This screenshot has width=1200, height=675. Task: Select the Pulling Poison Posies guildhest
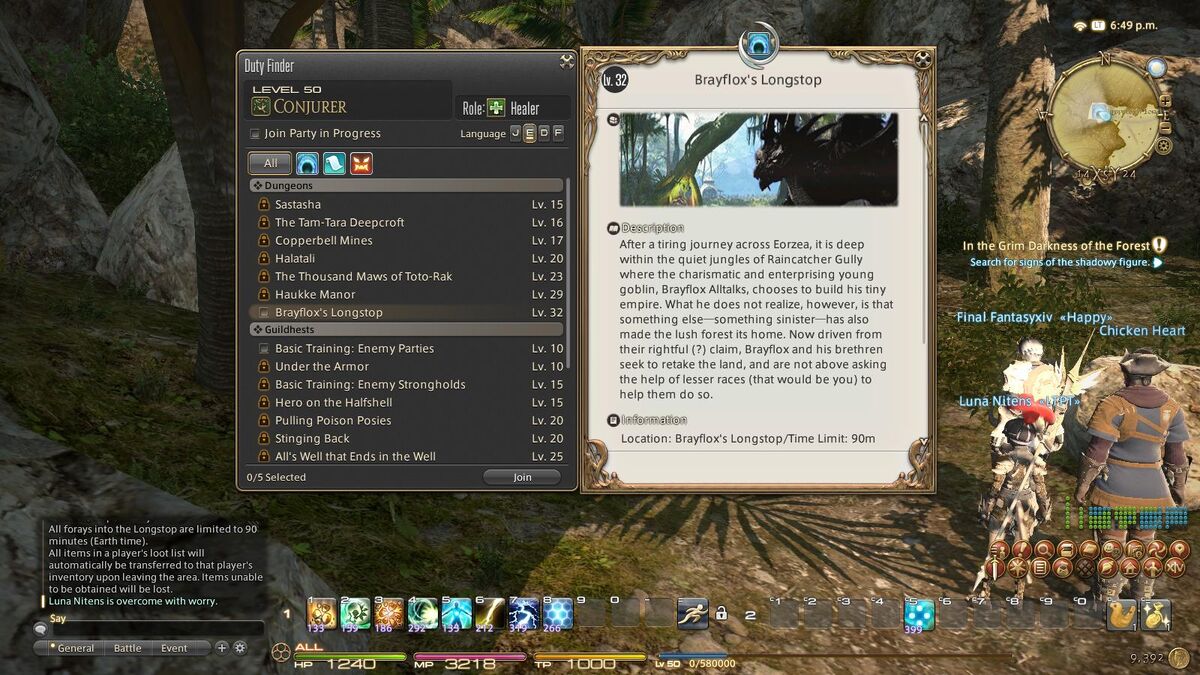(333, 421)
